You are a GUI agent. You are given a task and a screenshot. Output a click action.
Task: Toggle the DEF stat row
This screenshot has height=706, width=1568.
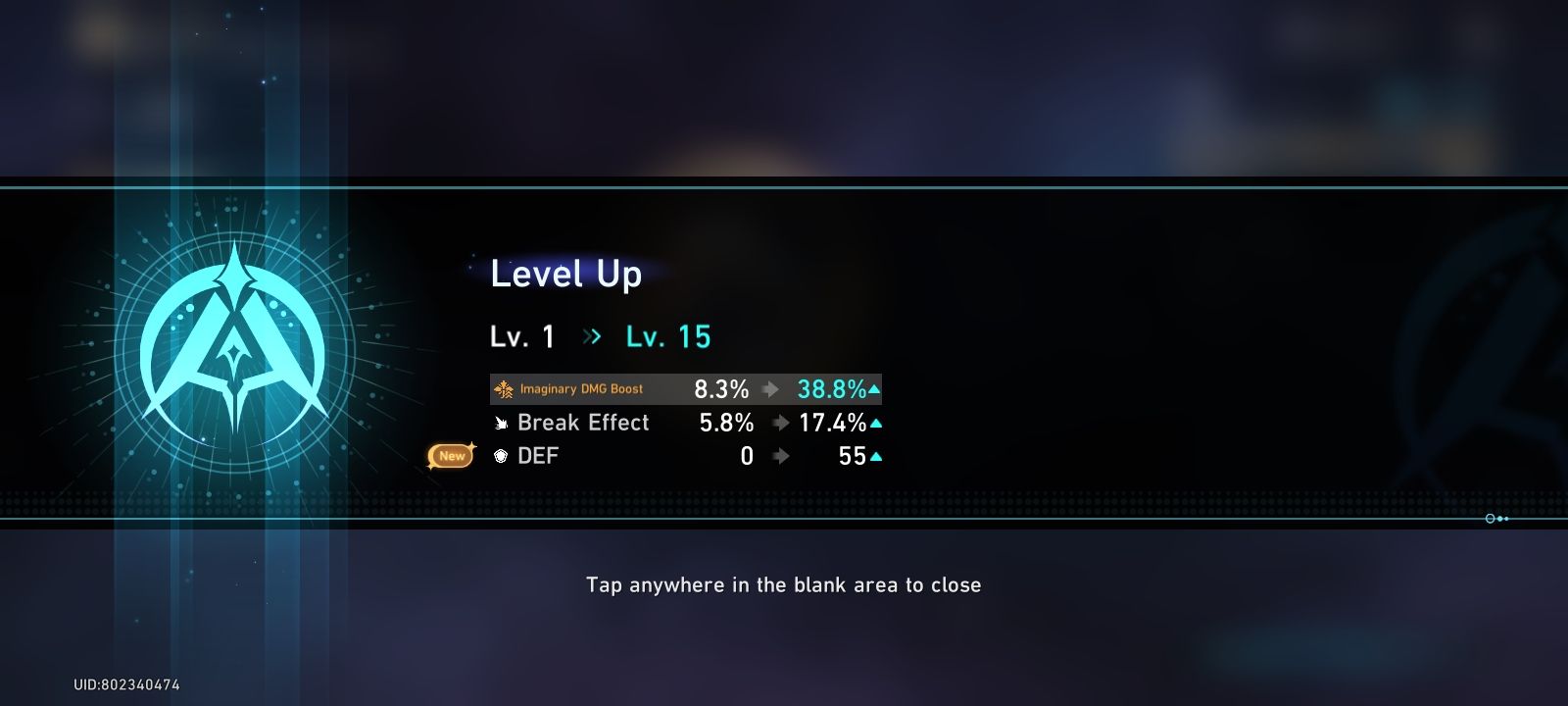[684, 456]
